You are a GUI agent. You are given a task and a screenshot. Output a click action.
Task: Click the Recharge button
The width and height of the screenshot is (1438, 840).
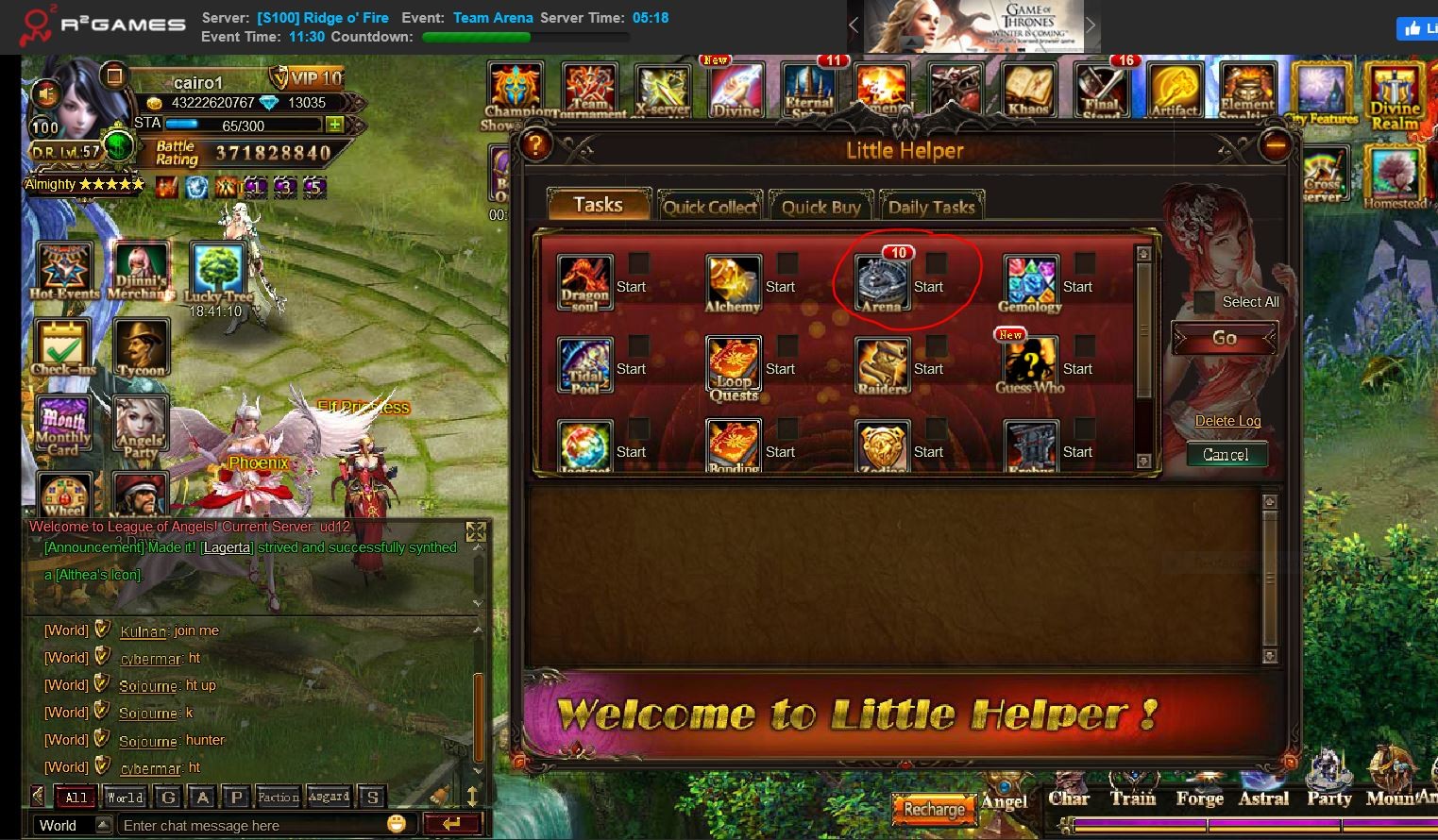pyautogui.click(x=934, y=810)
